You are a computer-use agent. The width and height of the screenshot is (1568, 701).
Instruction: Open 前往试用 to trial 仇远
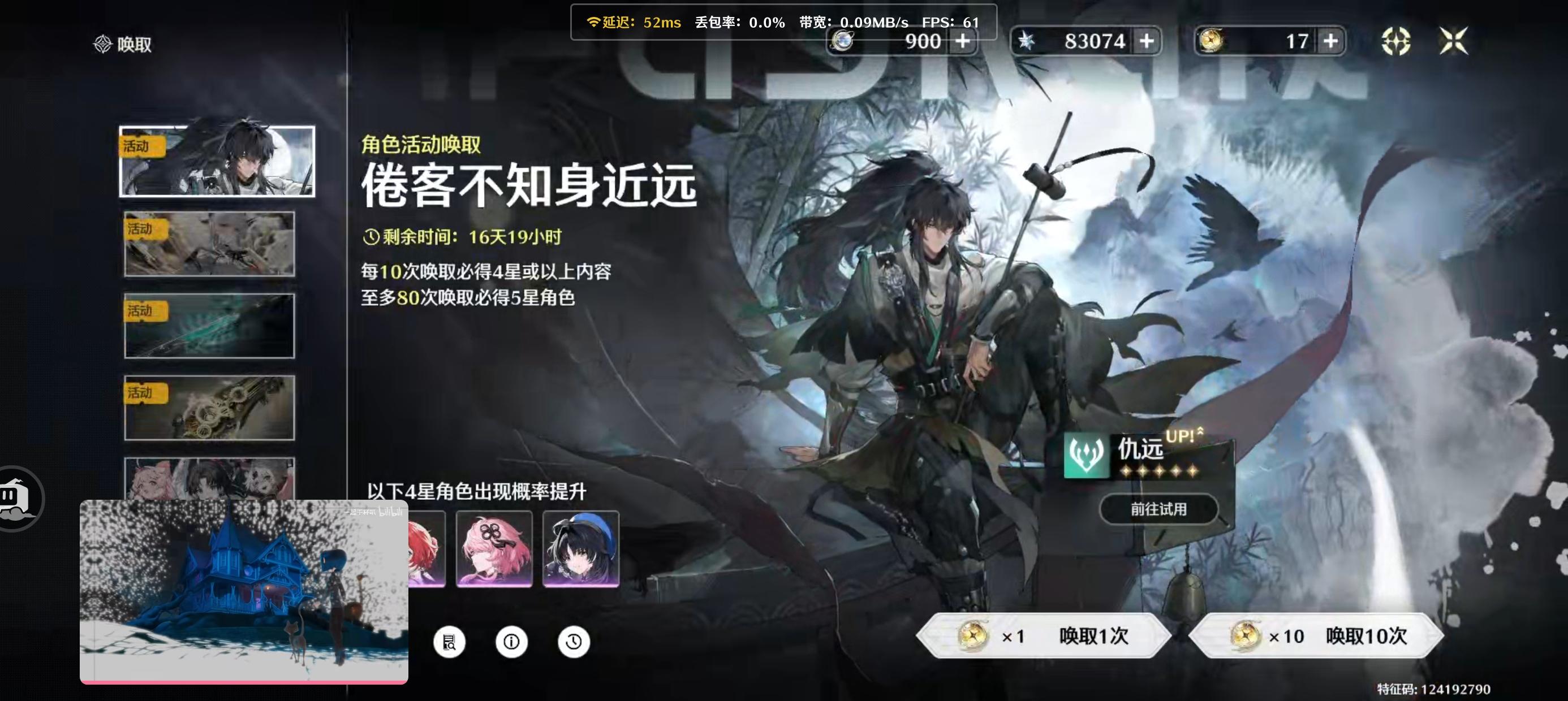1158,510
